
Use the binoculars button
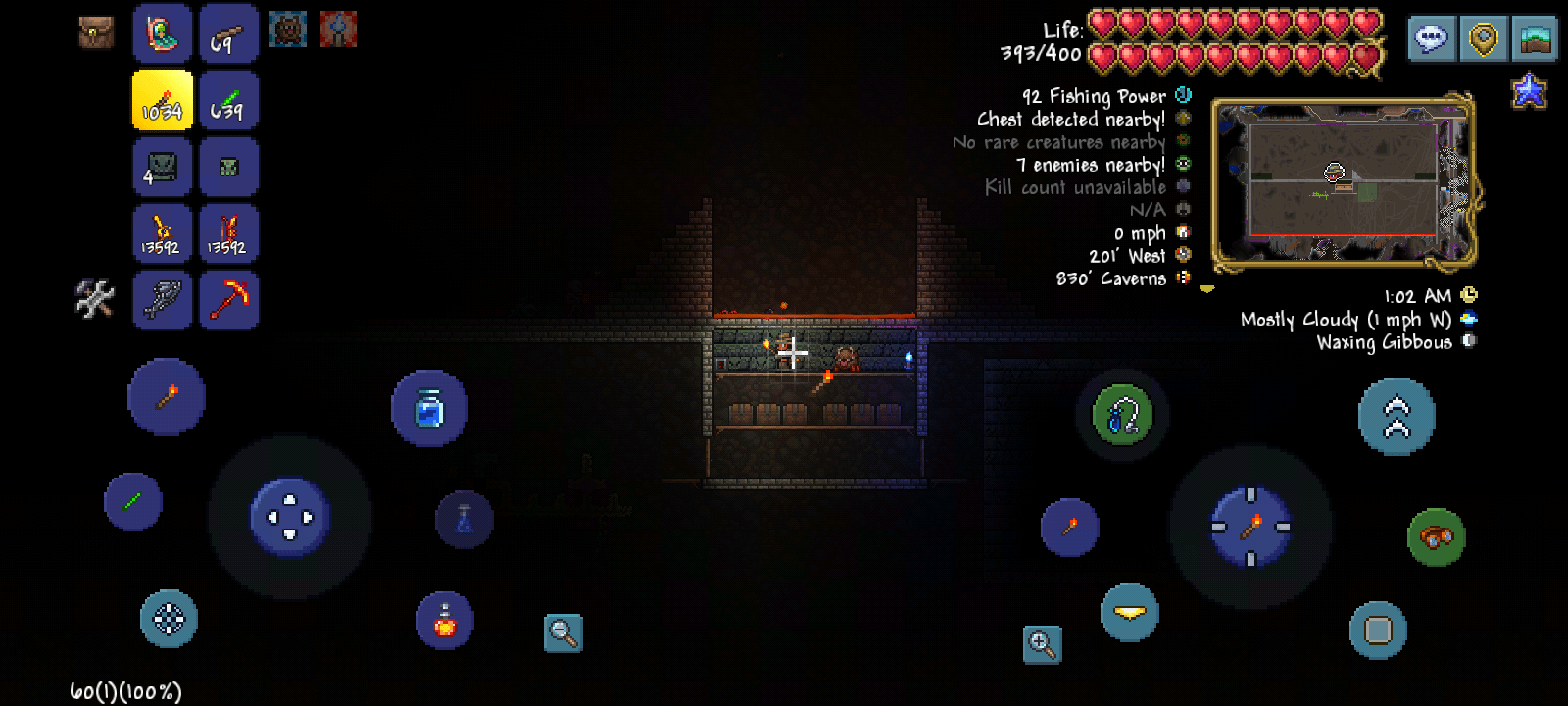click(x=1437, y=536)
